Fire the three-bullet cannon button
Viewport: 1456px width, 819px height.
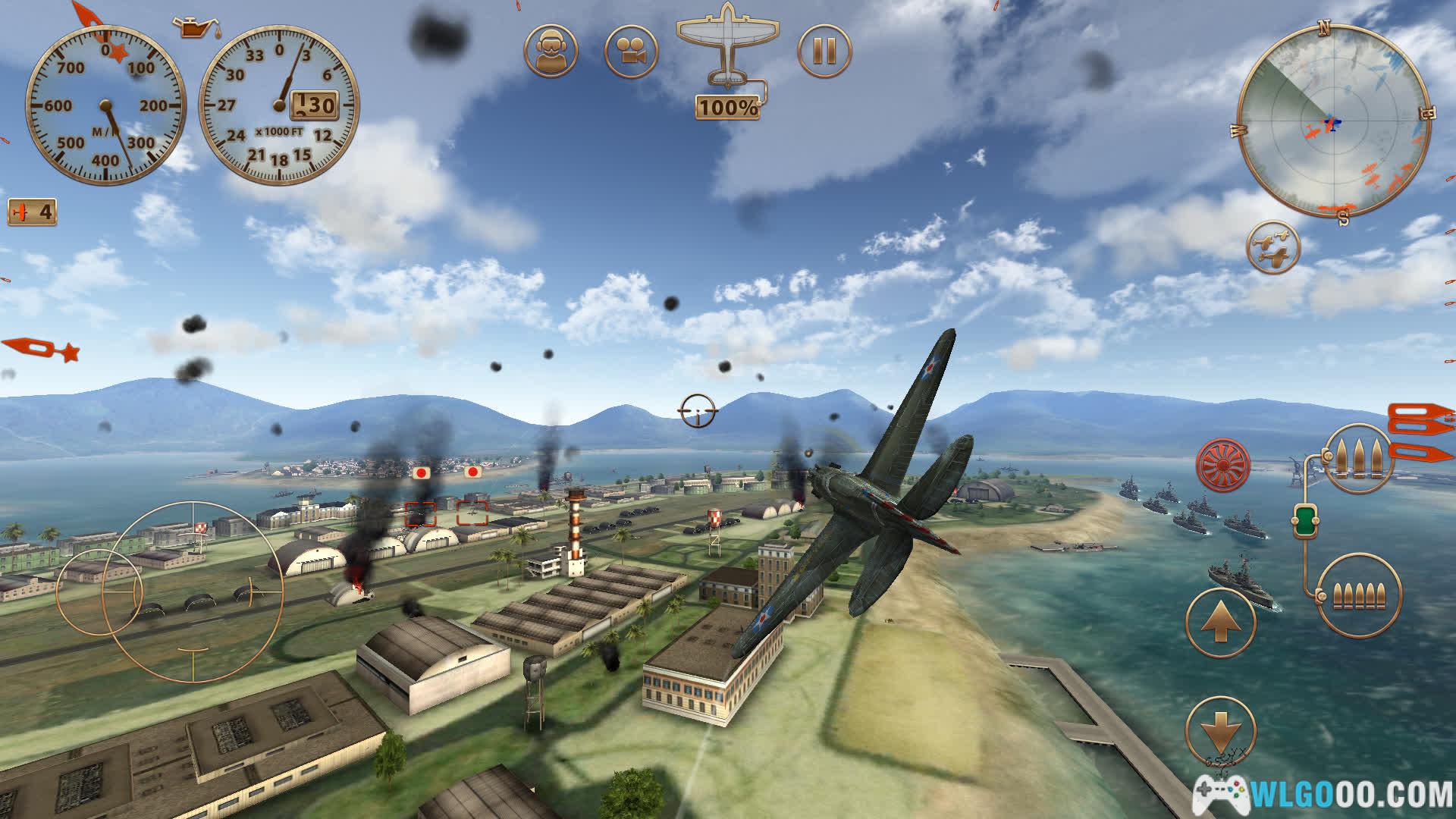coord(1358,458)
